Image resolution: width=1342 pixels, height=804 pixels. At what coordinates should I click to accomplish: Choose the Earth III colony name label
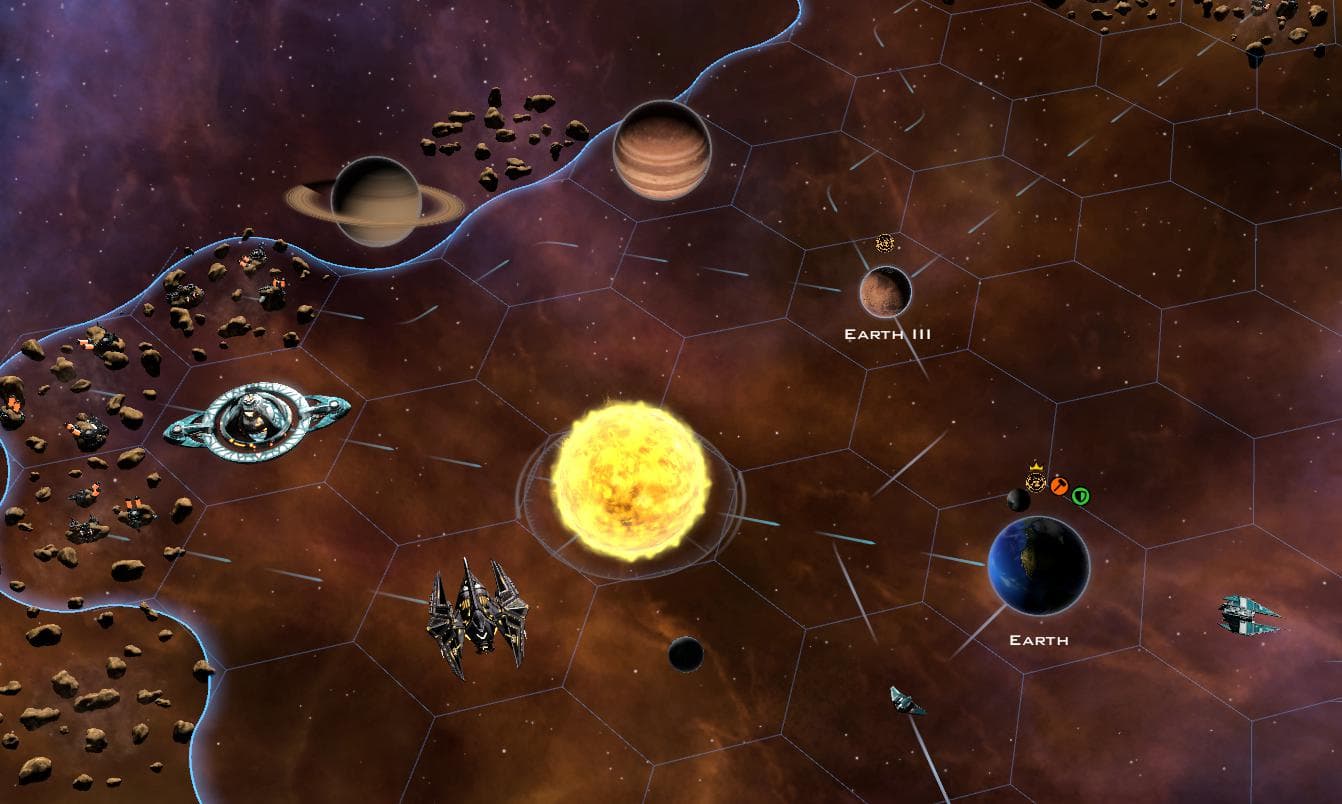pyautogui.click(x=887, y=334)
